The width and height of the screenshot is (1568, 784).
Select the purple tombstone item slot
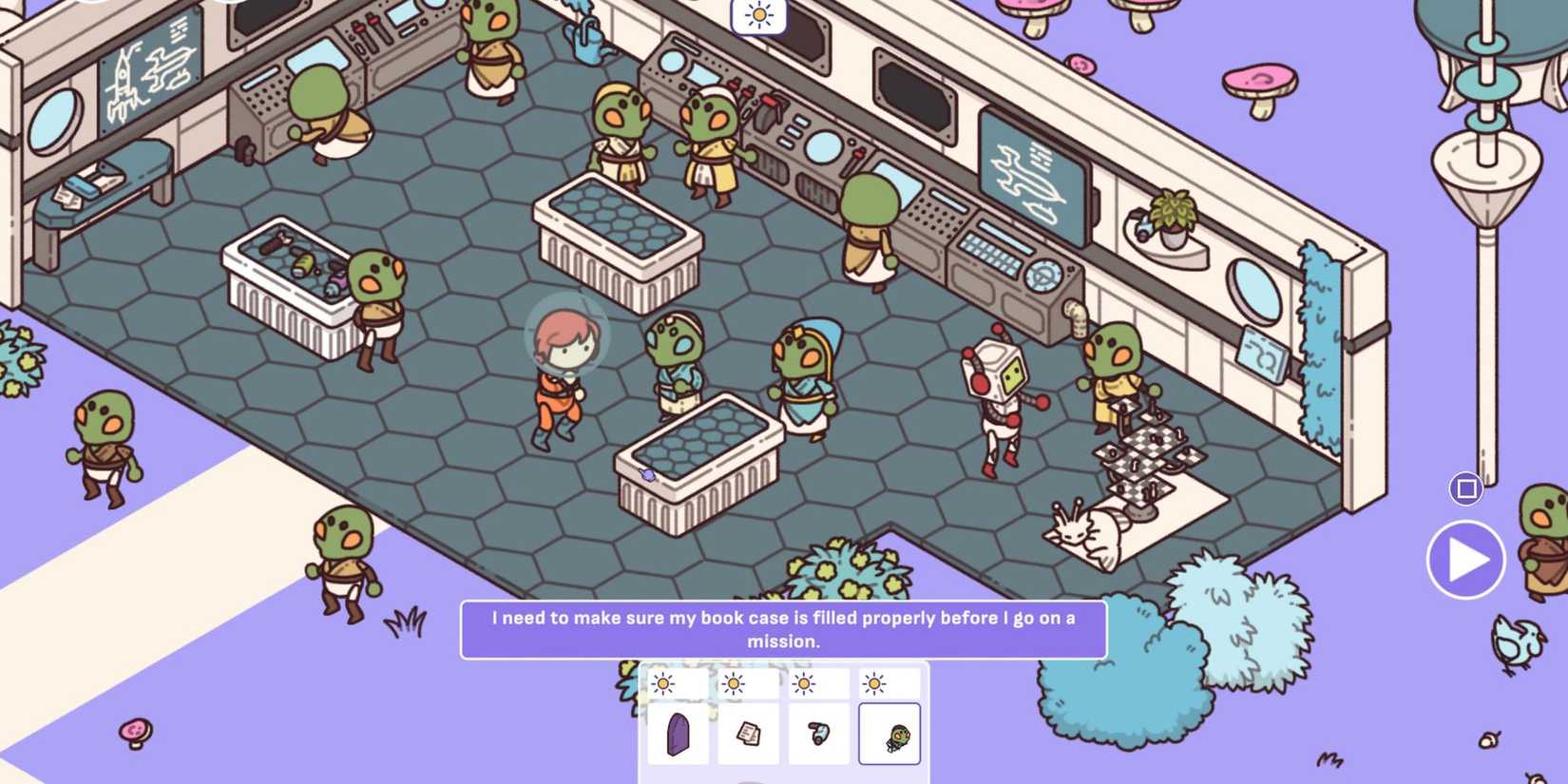point(678,734)
